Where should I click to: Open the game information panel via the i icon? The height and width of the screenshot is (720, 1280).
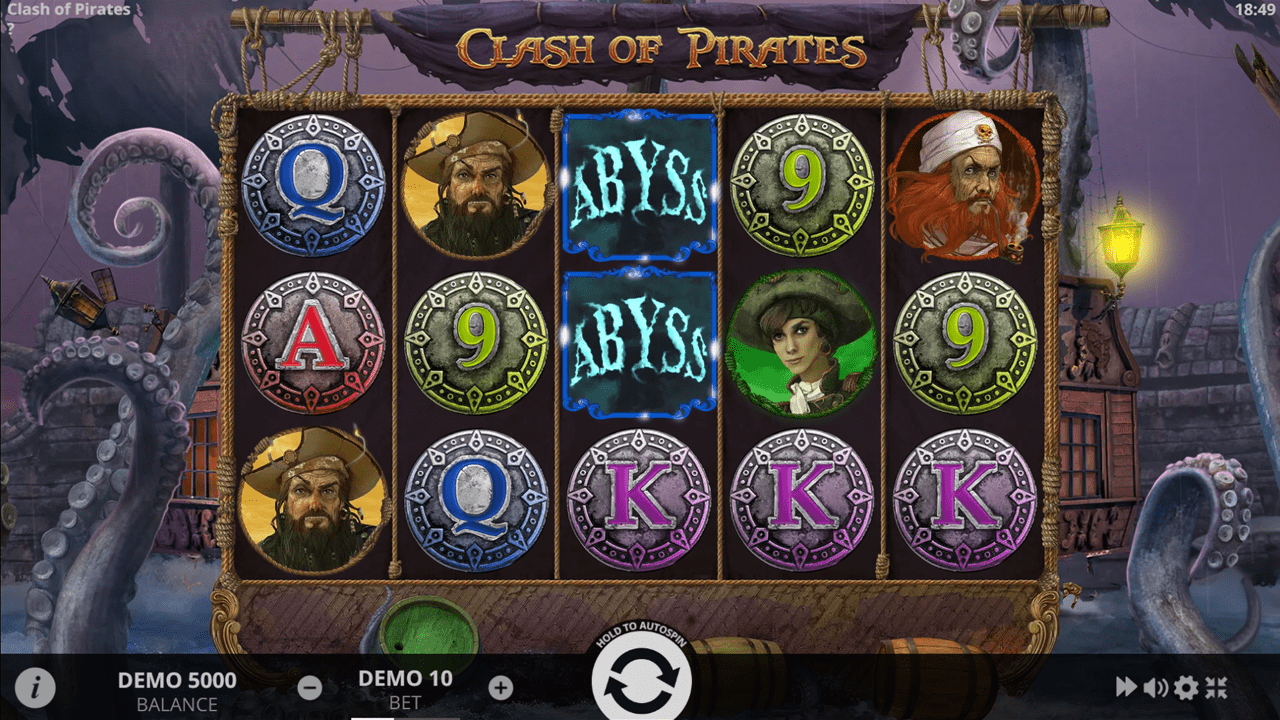[37, 686]
